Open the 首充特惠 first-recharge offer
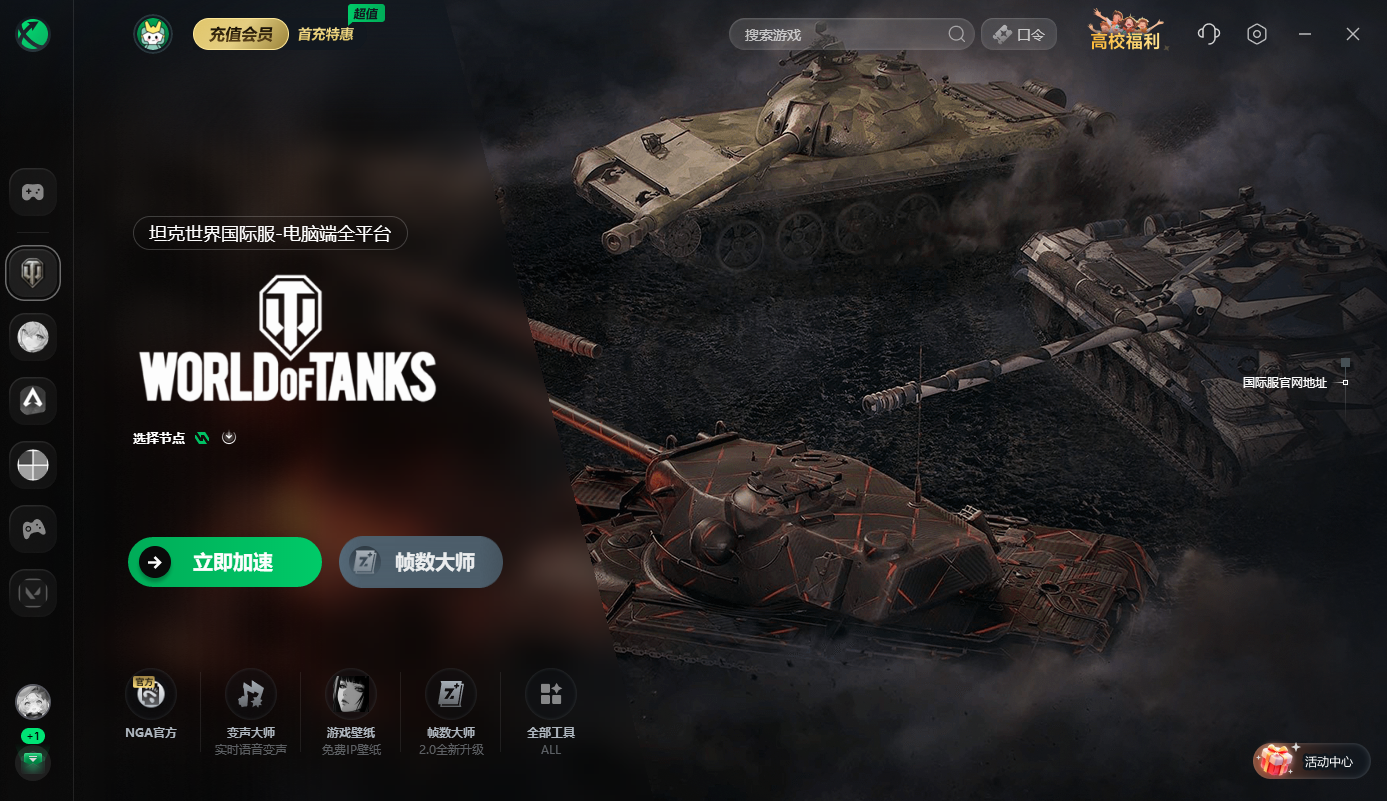Screen dimensions: 1387x801 pyautogui.click(x=326, y=35)
